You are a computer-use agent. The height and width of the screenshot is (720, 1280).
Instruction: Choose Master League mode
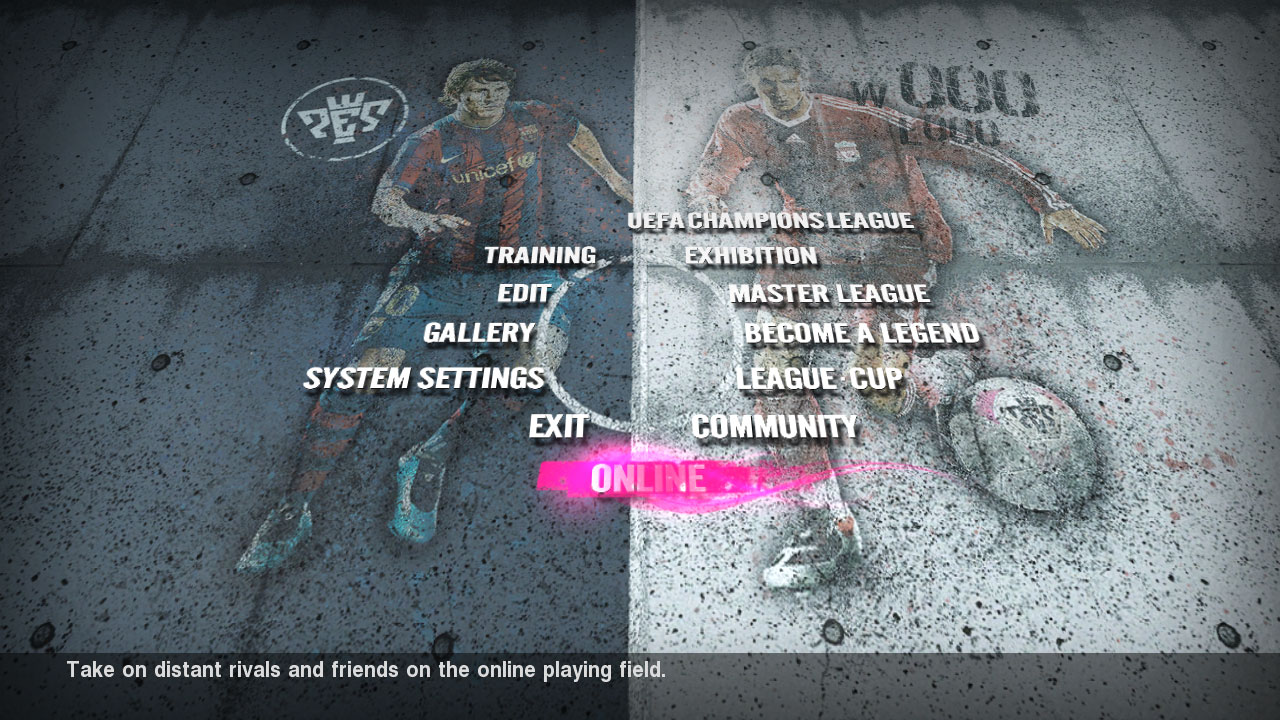click(x=828, y=294)
